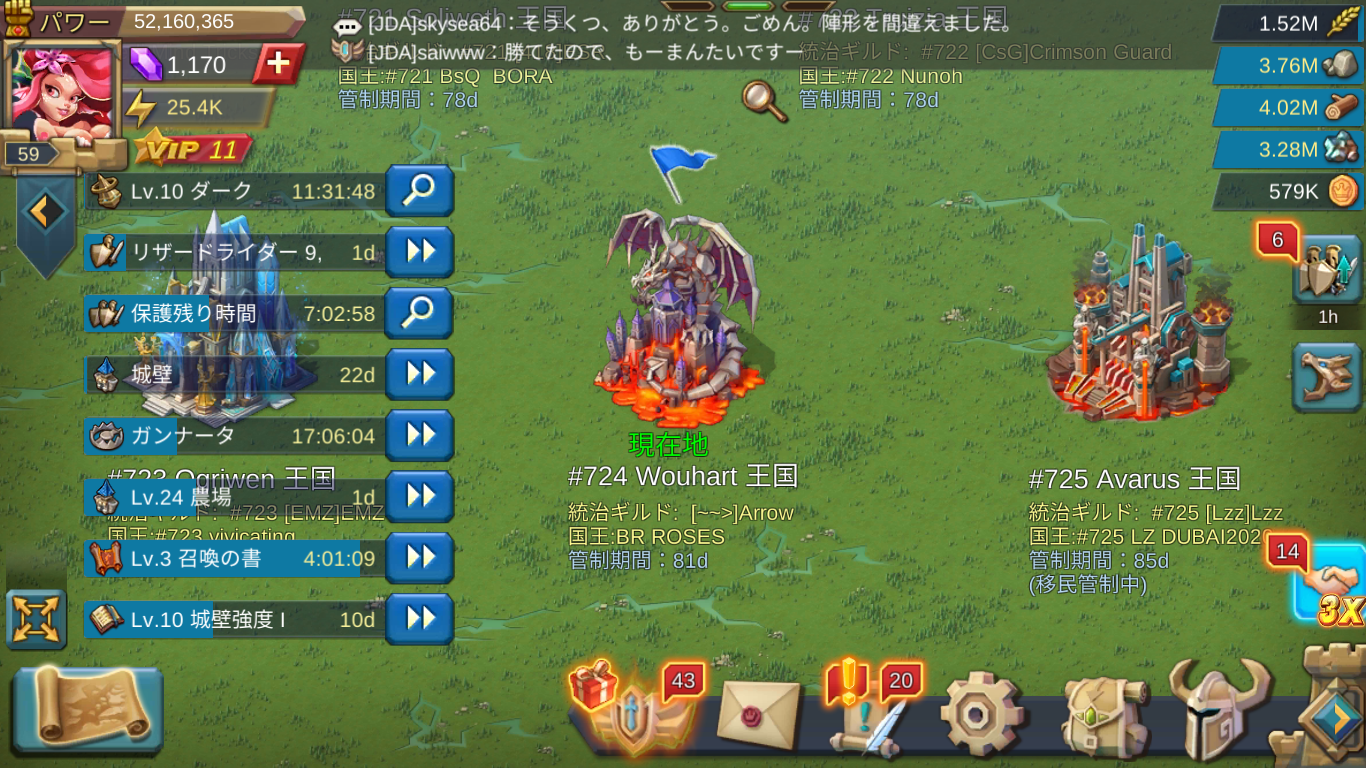This screenshot has width=1366, height=768.
Task: Open the VIP 11 badge
Action: [x=192, y=150]
